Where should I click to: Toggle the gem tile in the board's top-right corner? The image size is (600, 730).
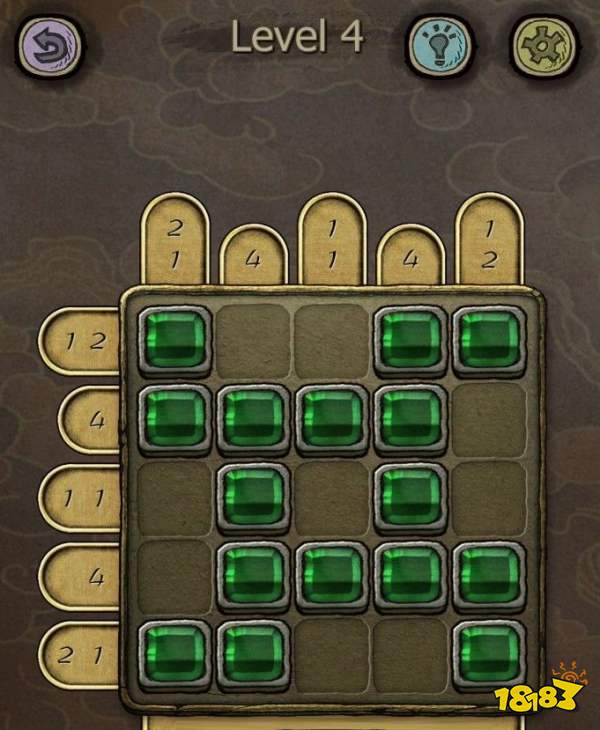[489, 338]
